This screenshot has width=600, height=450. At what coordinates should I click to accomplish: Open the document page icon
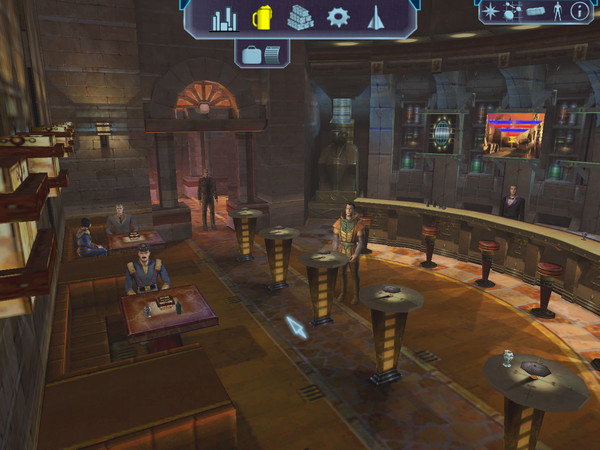point(273,54)
